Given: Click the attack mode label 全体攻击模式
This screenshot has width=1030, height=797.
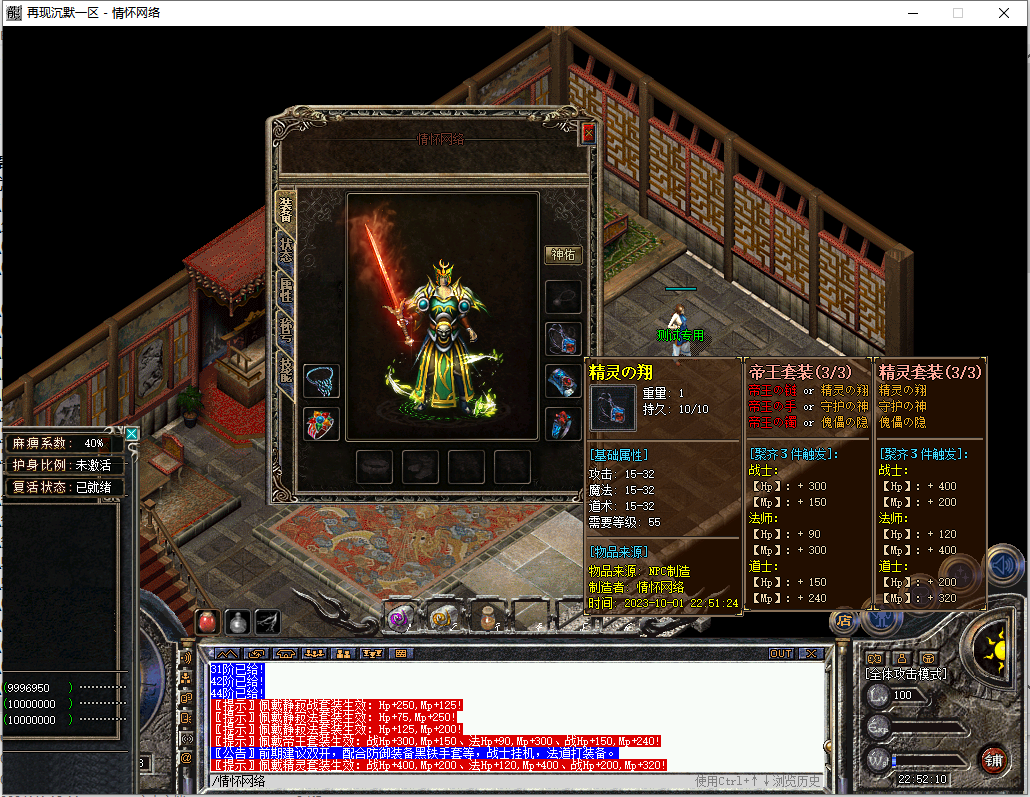Looking at the screenshot, I should tap(905, 674).
